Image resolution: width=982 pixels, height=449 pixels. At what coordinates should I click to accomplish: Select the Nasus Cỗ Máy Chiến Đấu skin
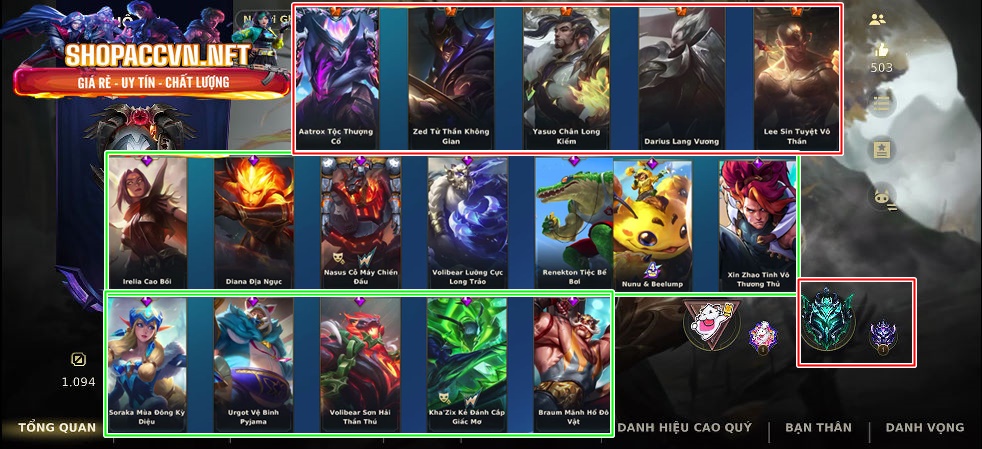361,223
